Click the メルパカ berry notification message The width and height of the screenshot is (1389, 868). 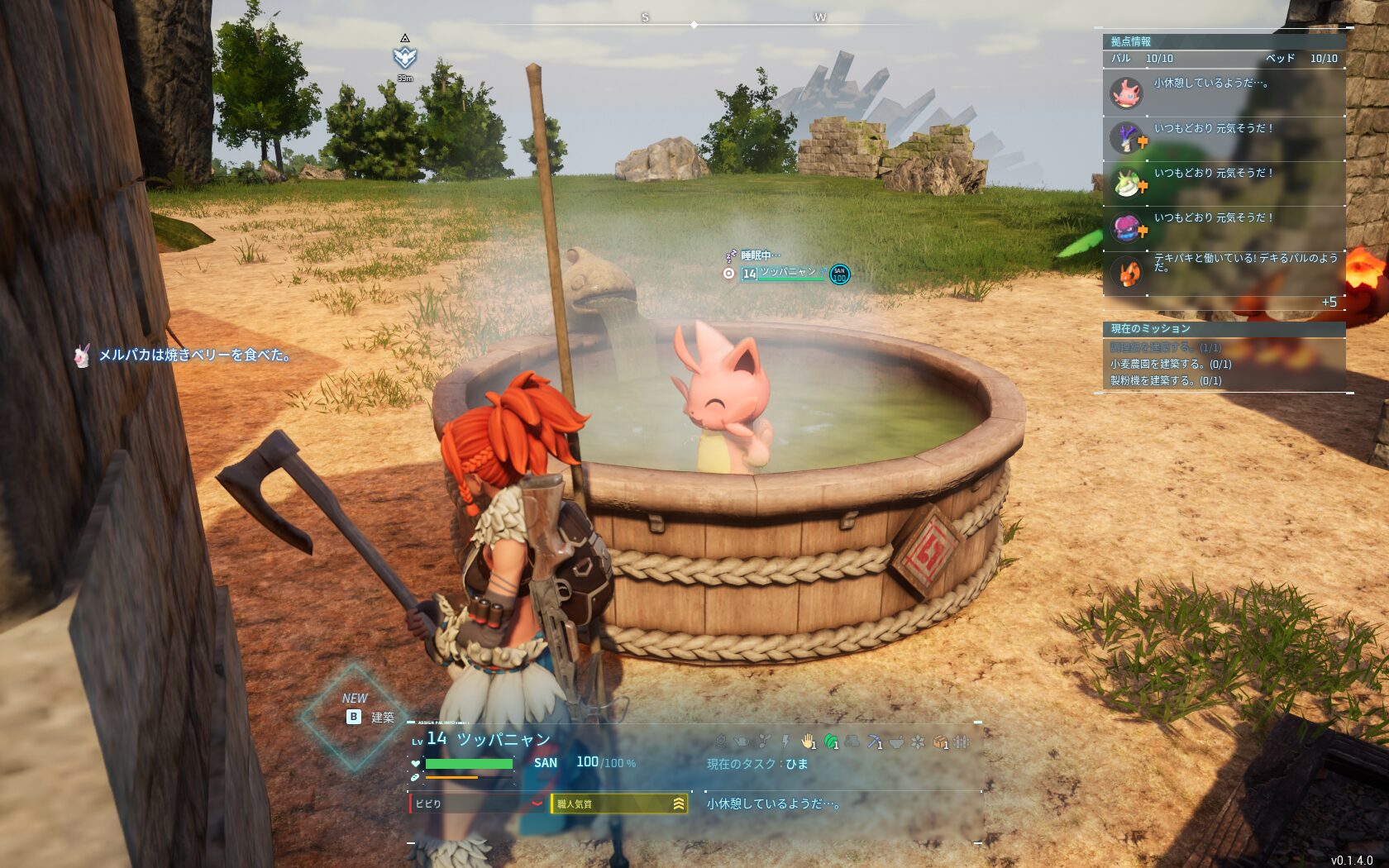click(193, 355)
